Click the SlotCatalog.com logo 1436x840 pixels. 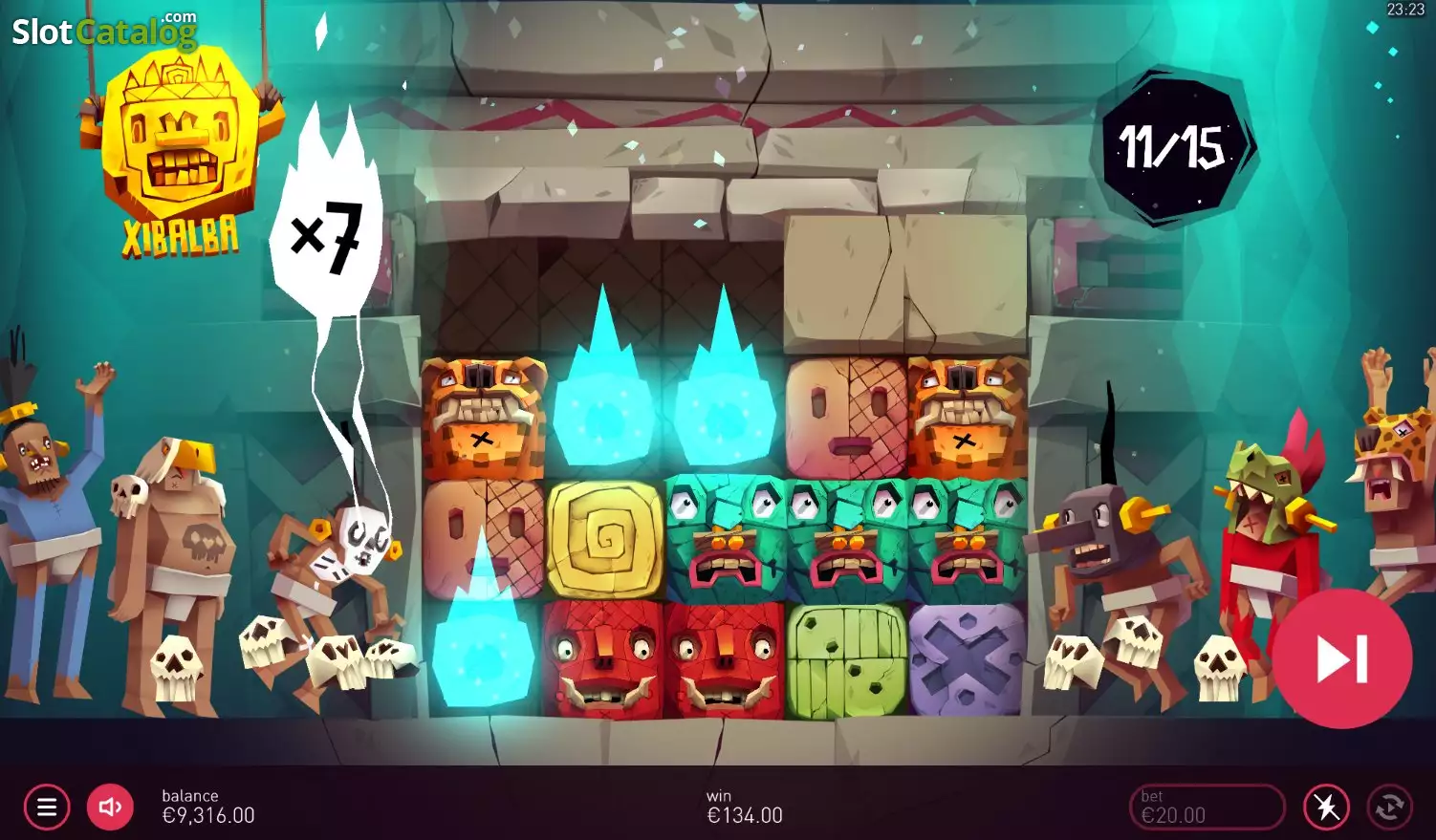coord(103,32)
